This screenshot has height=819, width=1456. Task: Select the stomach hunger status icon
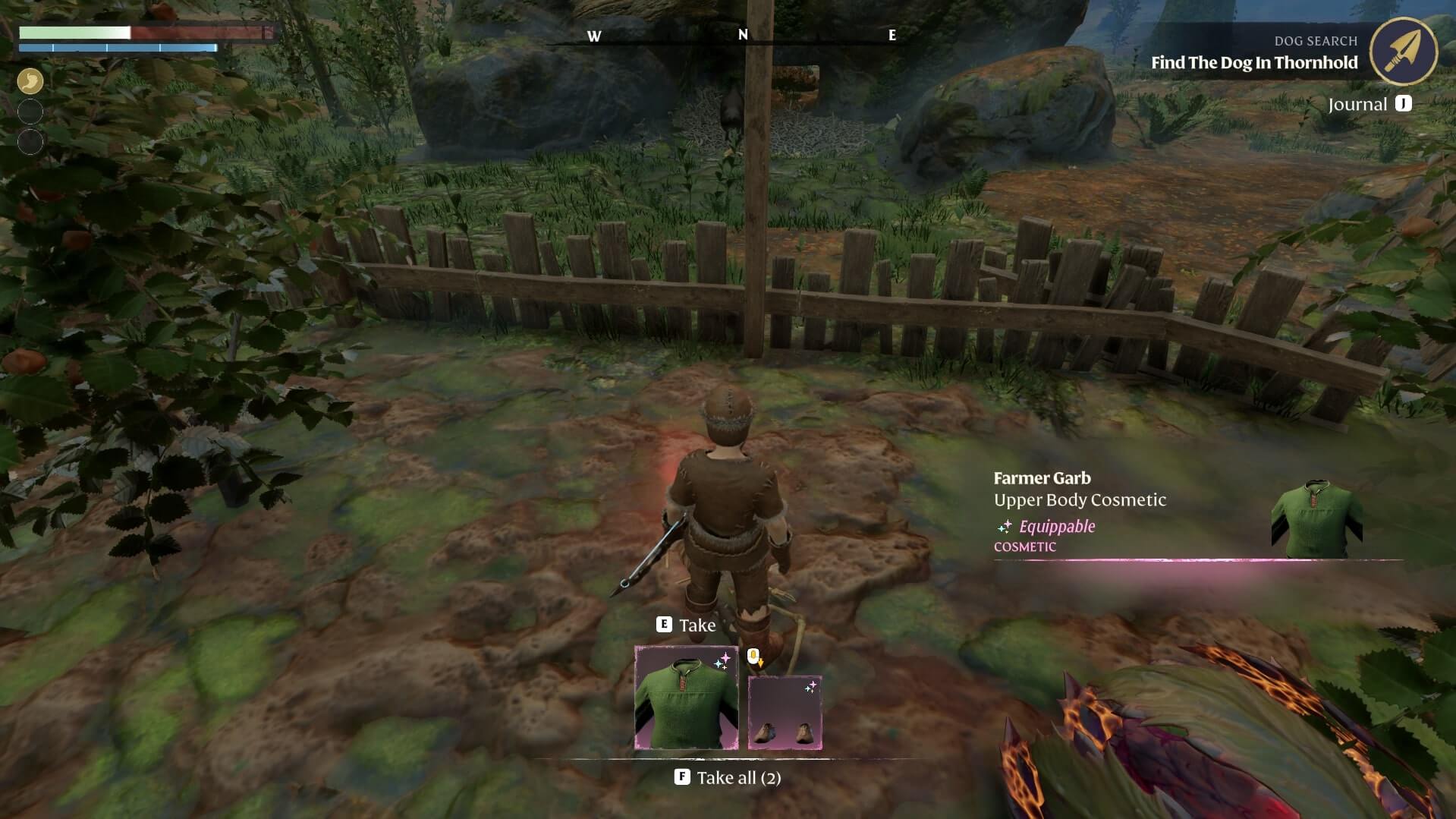click(29, 80)
